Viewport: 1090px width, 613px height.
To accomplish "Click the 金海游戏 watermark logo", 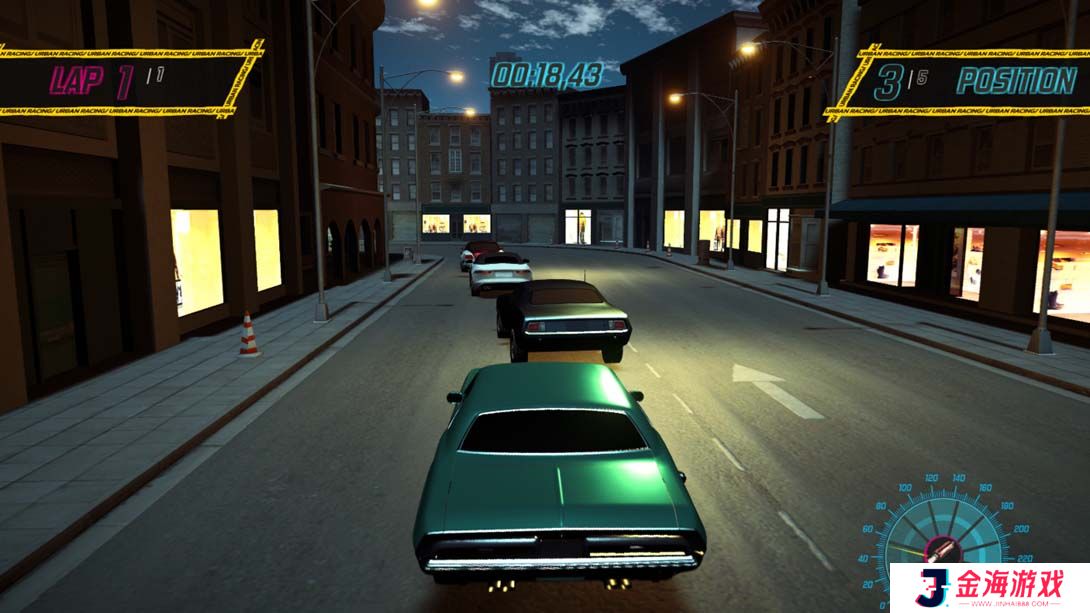I will tap(989, 587).
